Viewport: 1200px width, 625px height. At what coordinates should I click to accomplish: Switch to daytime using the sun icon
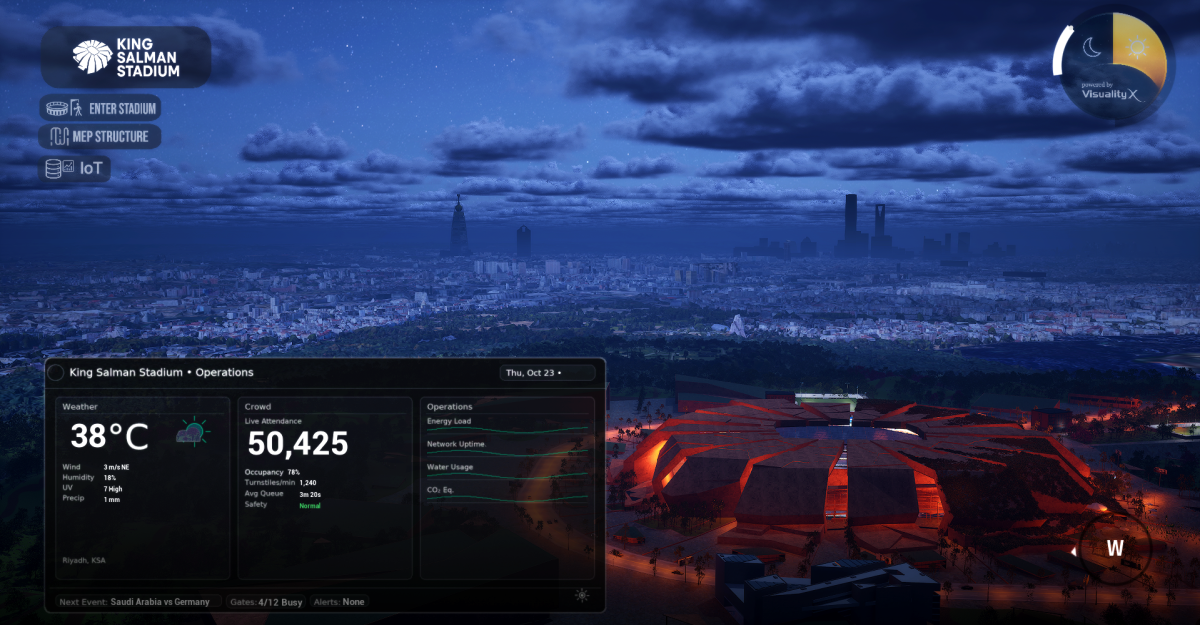pyautogui.click(x=1139, y=47)
